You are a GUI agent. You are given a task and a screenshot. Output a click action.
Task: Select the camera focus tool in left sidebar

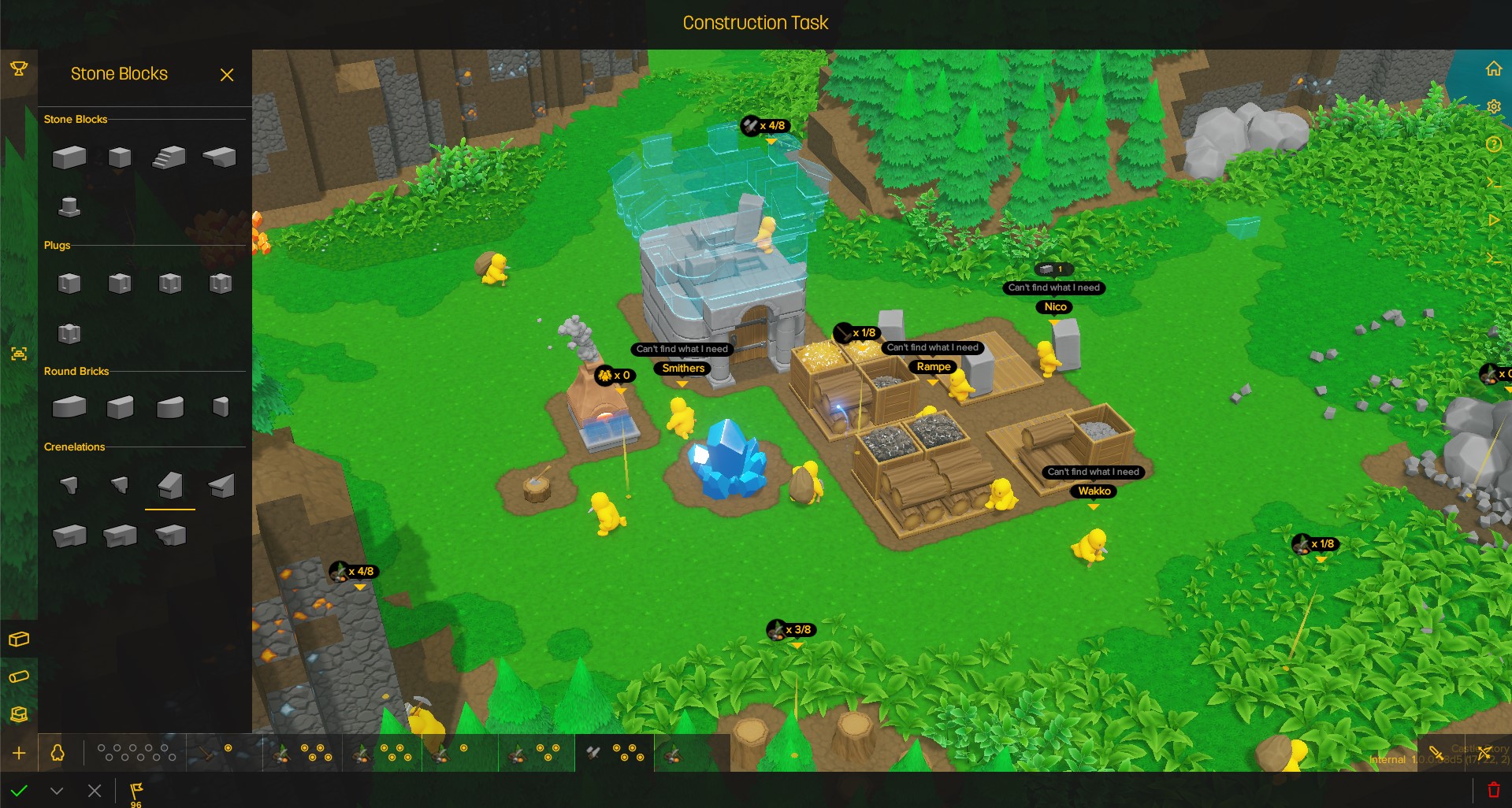[20, 354]
